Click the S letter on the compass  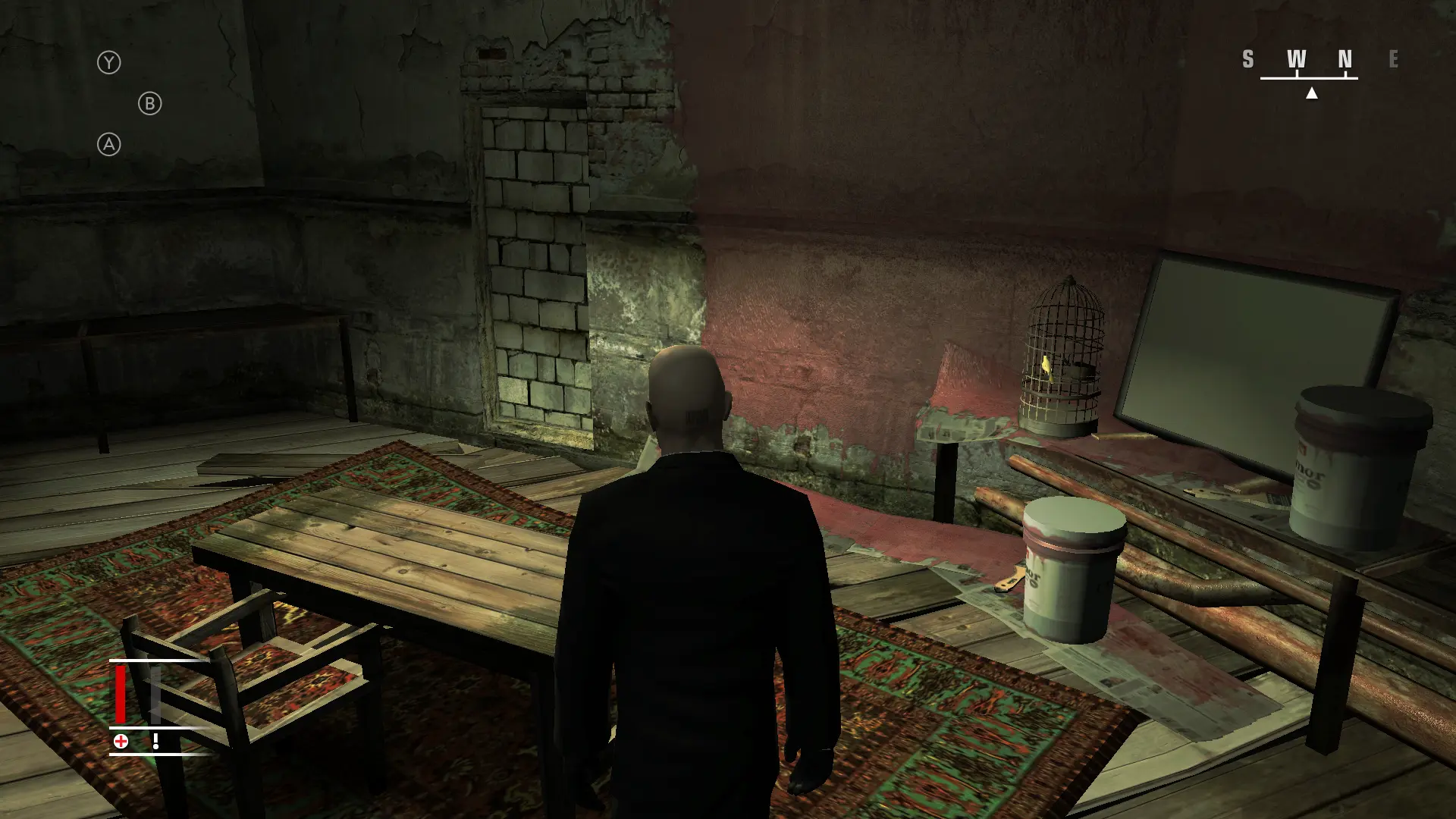(x=1248, y=58)
